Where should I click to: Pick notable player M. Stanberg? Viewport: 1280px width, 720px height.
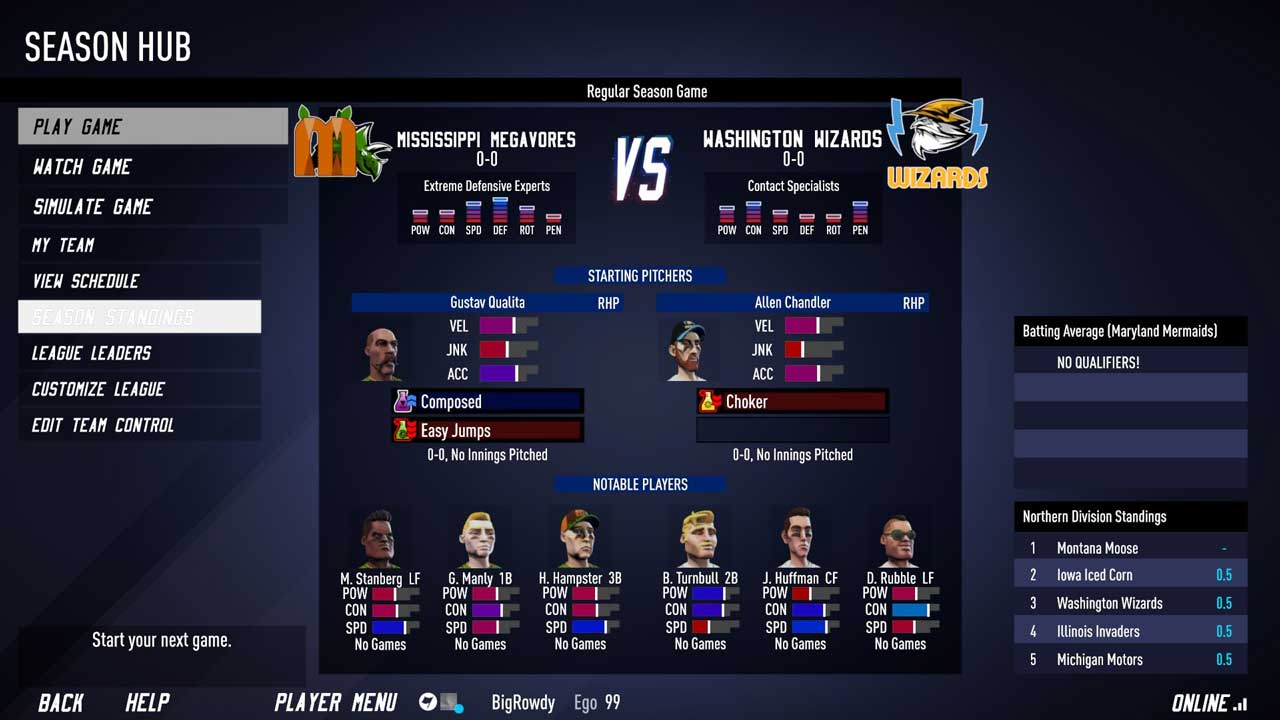pyautogui.click(x=379, y=539)
